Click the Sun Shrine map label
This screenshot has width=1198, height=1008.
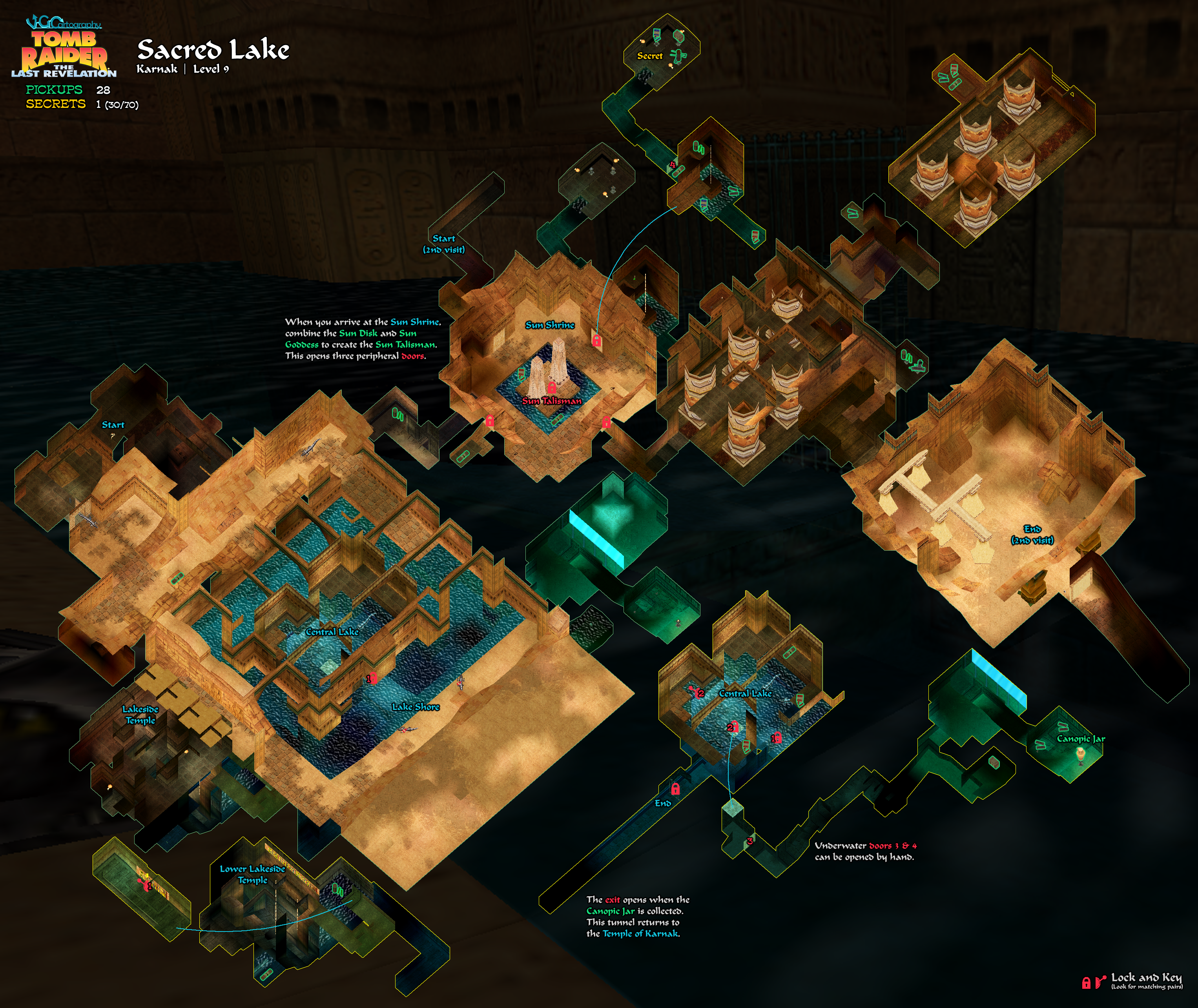[x=550, y=325]
